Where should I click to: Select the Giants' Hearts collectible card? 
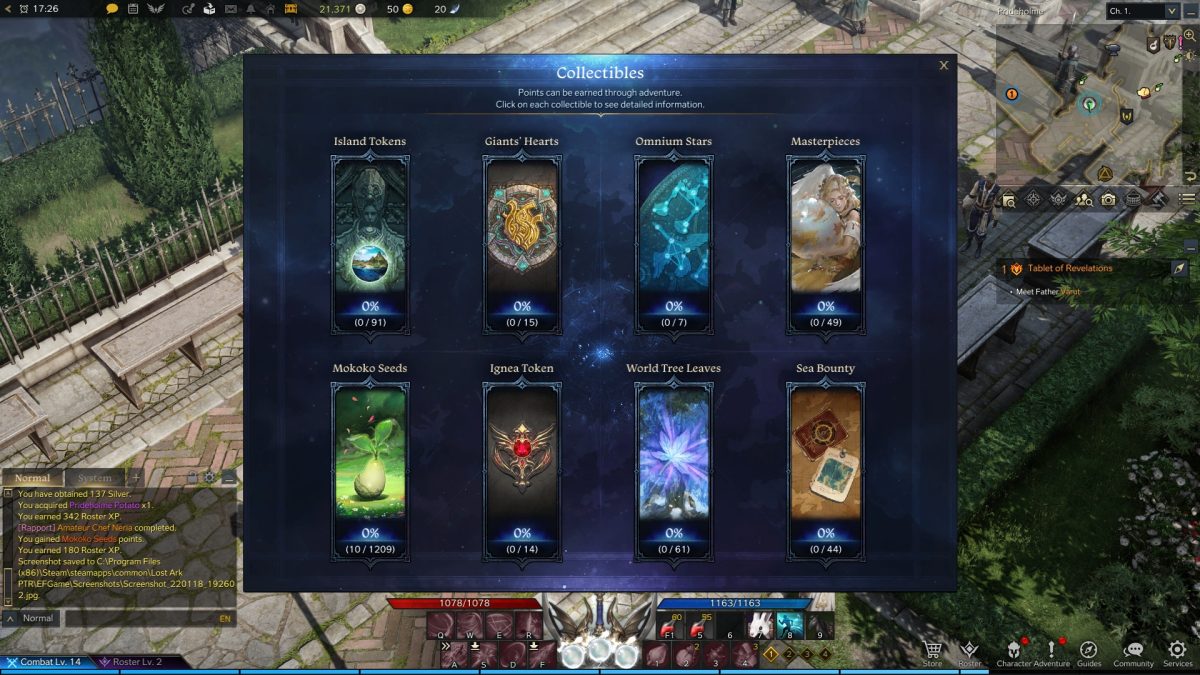pyautogui.click(x=522, y=245)
